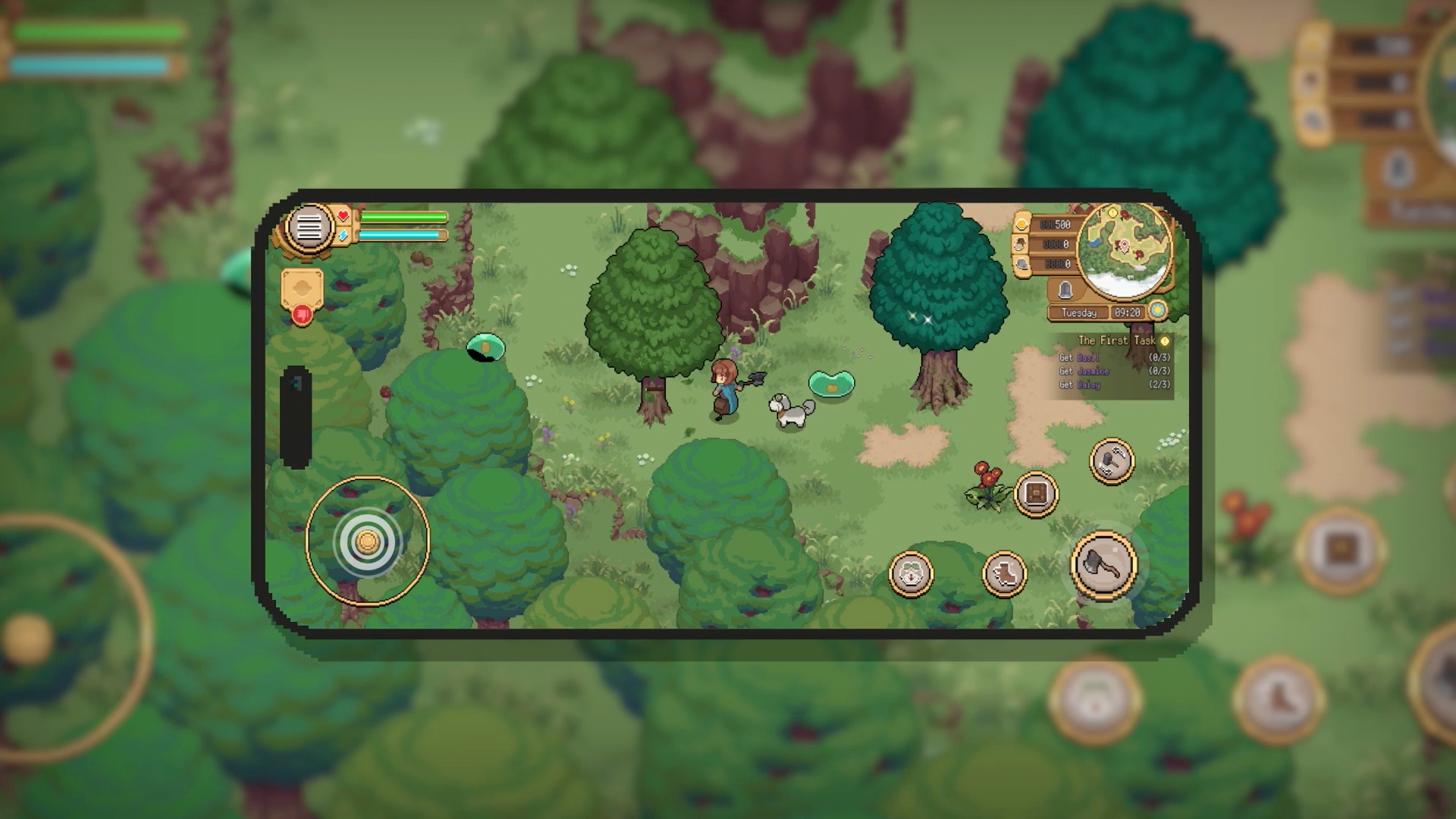Tap the pet dog face button
The height and width of the screenshot is (819, 1456).
[x=911, y=574]
